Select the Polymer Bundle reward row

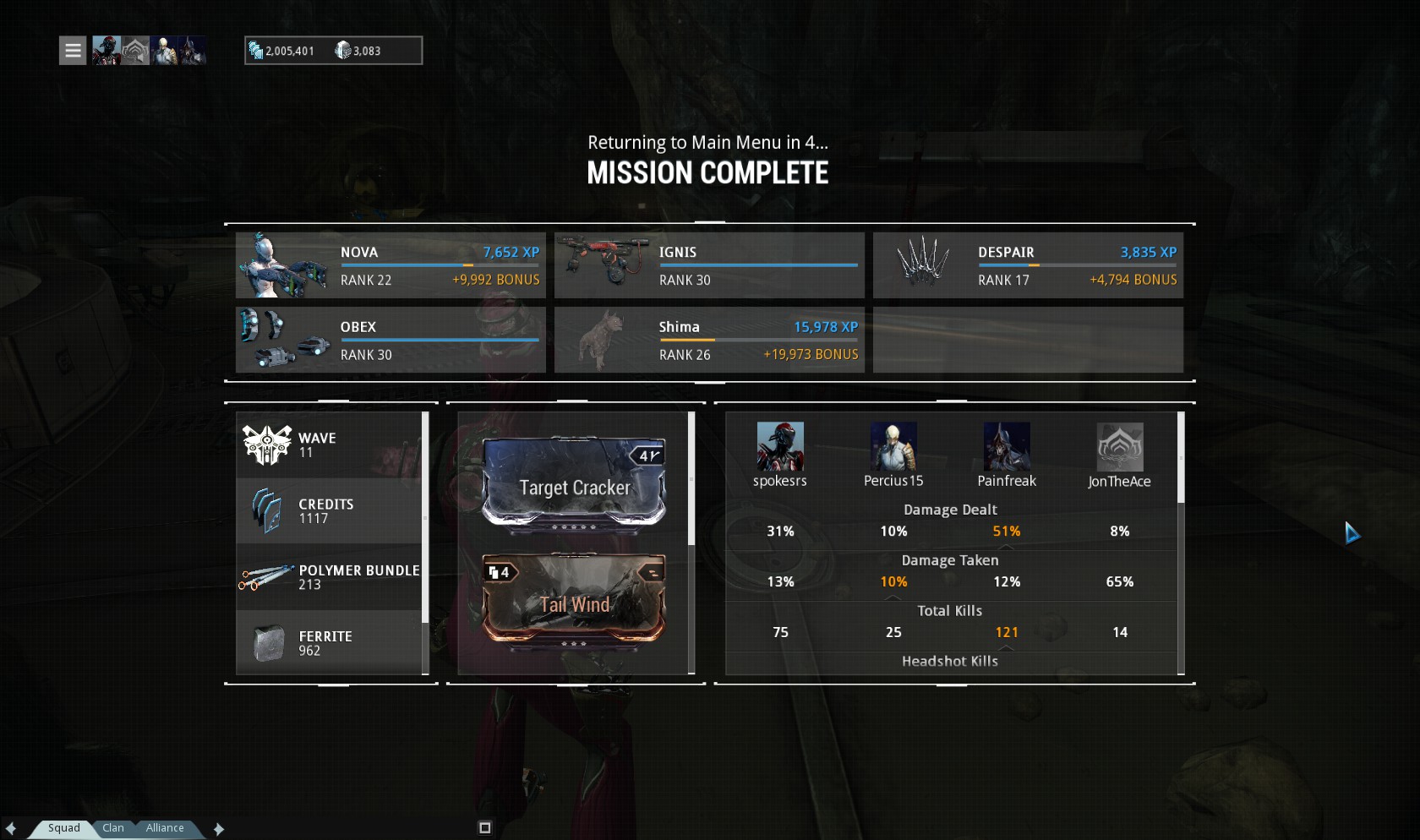click(330, 577)
